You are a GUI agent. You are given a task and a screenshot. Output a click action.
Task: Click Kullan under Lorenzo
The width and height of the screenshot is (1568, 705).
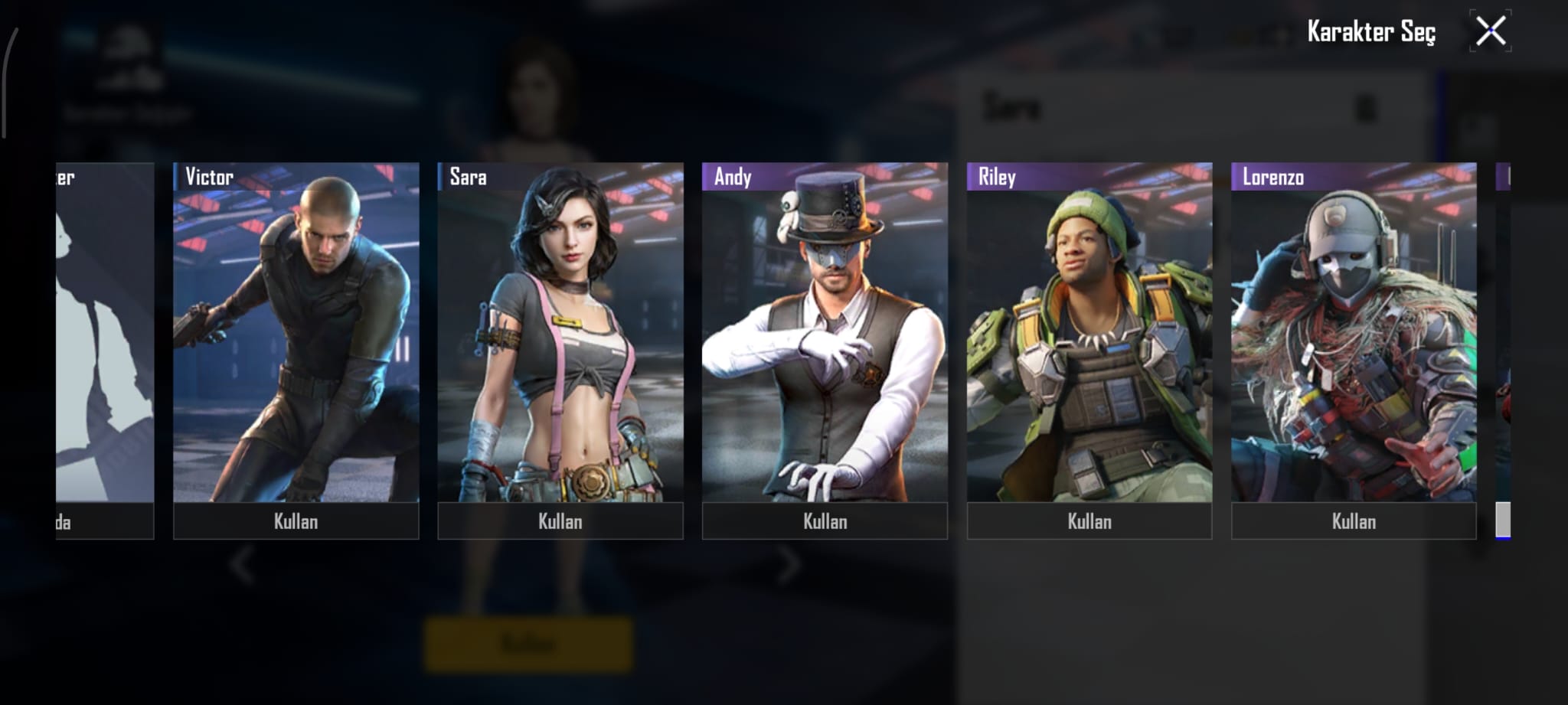click(x=1353, y=521)
